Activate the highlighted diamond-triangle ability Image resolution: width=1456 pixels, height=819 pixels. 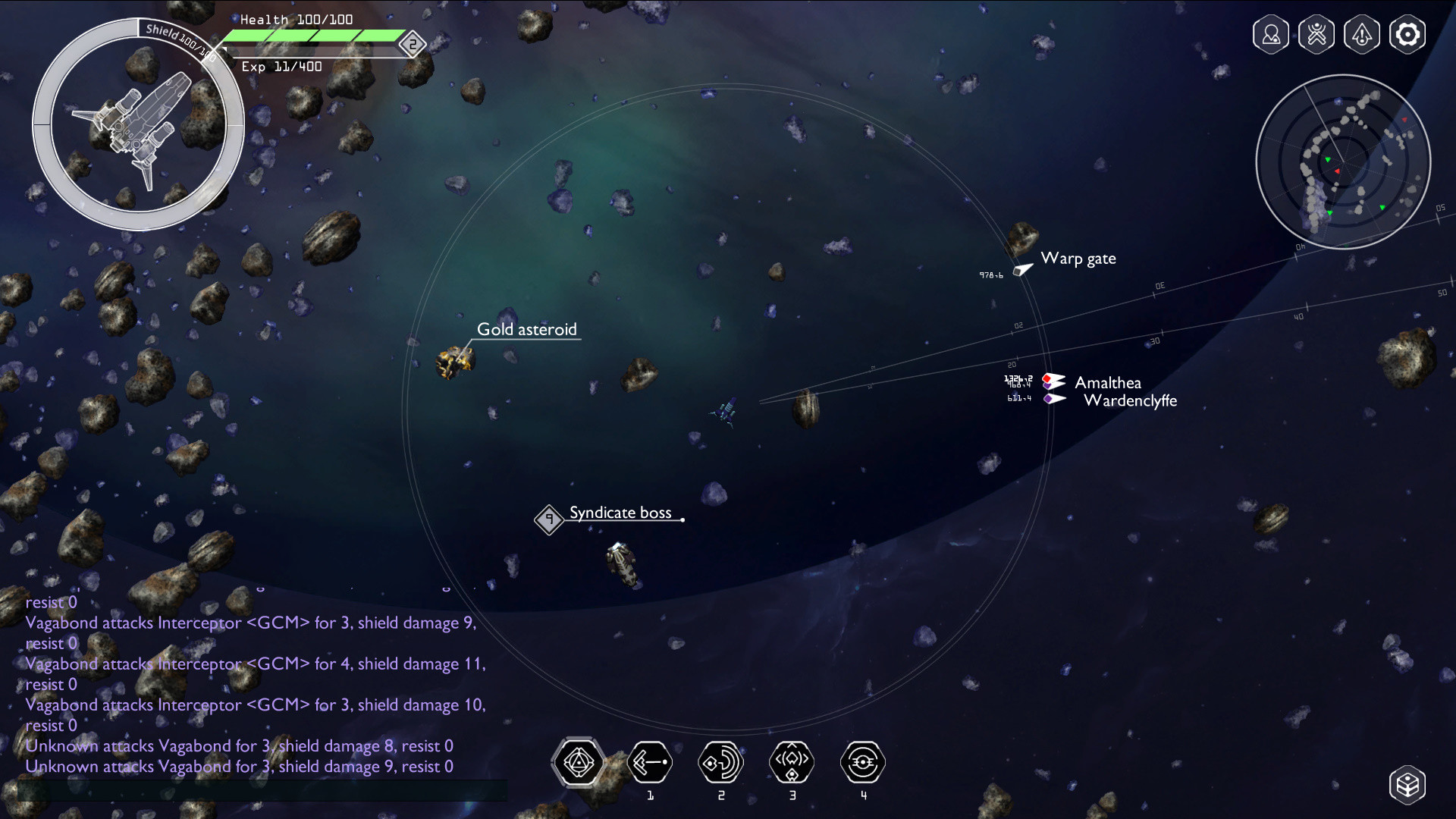point(579,762)
